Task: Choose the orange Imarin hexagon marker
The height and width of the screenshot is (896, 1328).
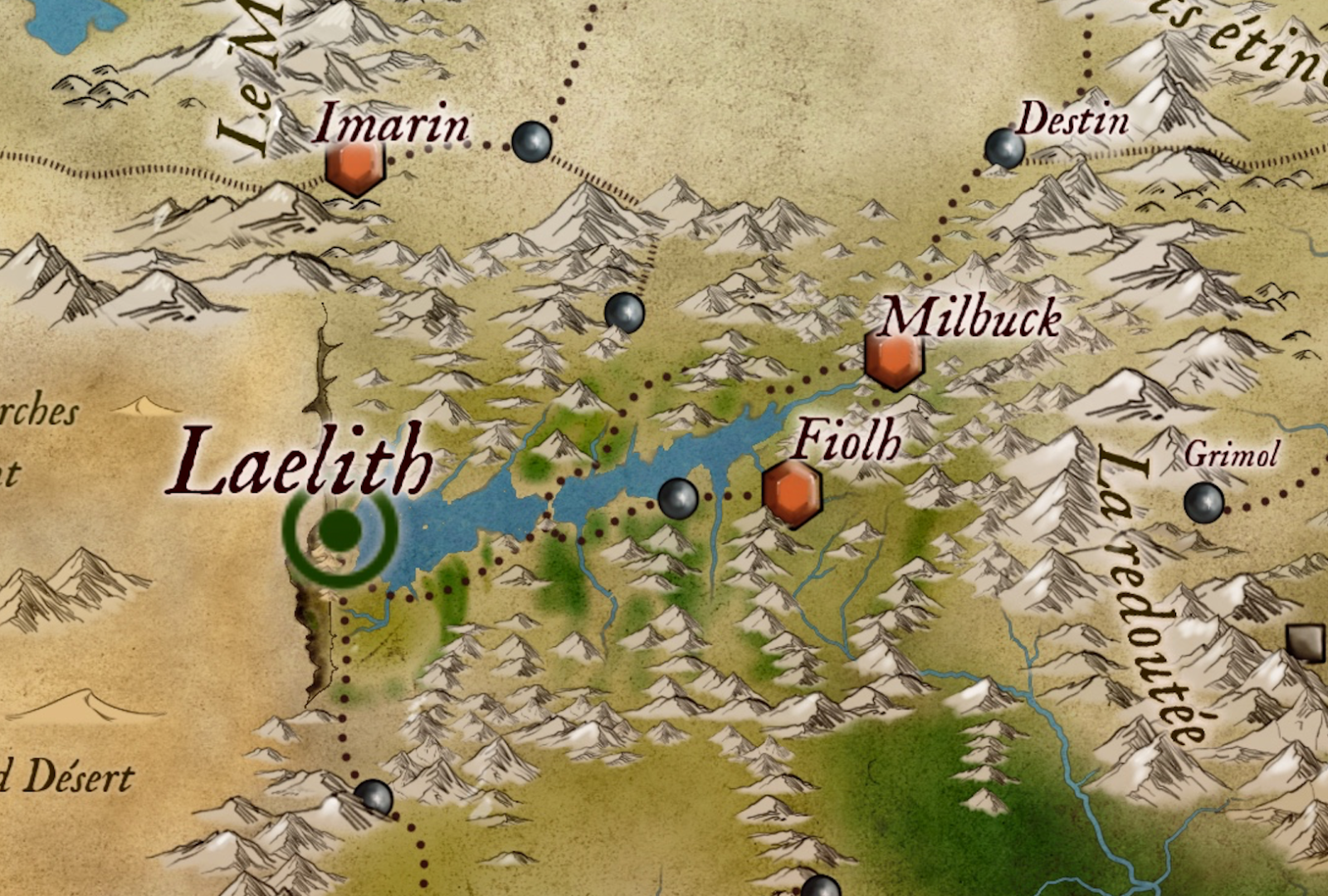Action: 355,167
